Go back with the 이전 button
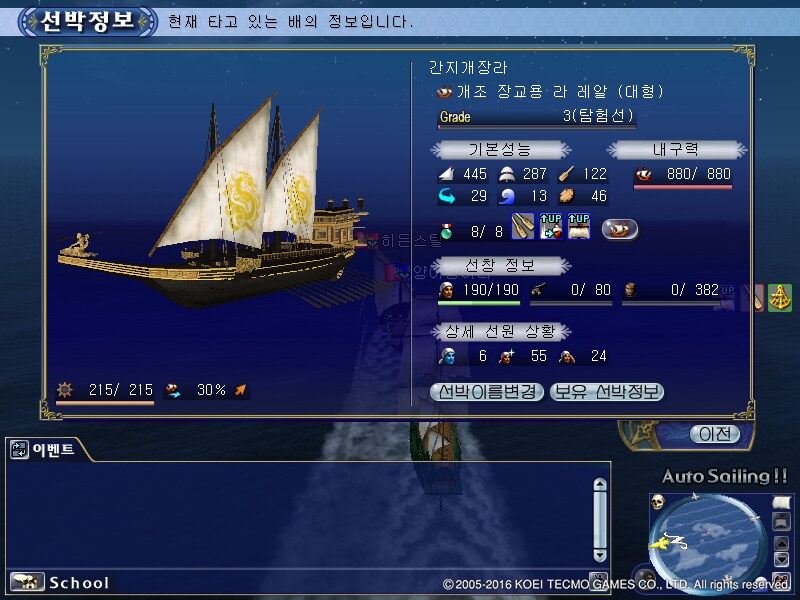The image size is (800, 600). point(714,434)
